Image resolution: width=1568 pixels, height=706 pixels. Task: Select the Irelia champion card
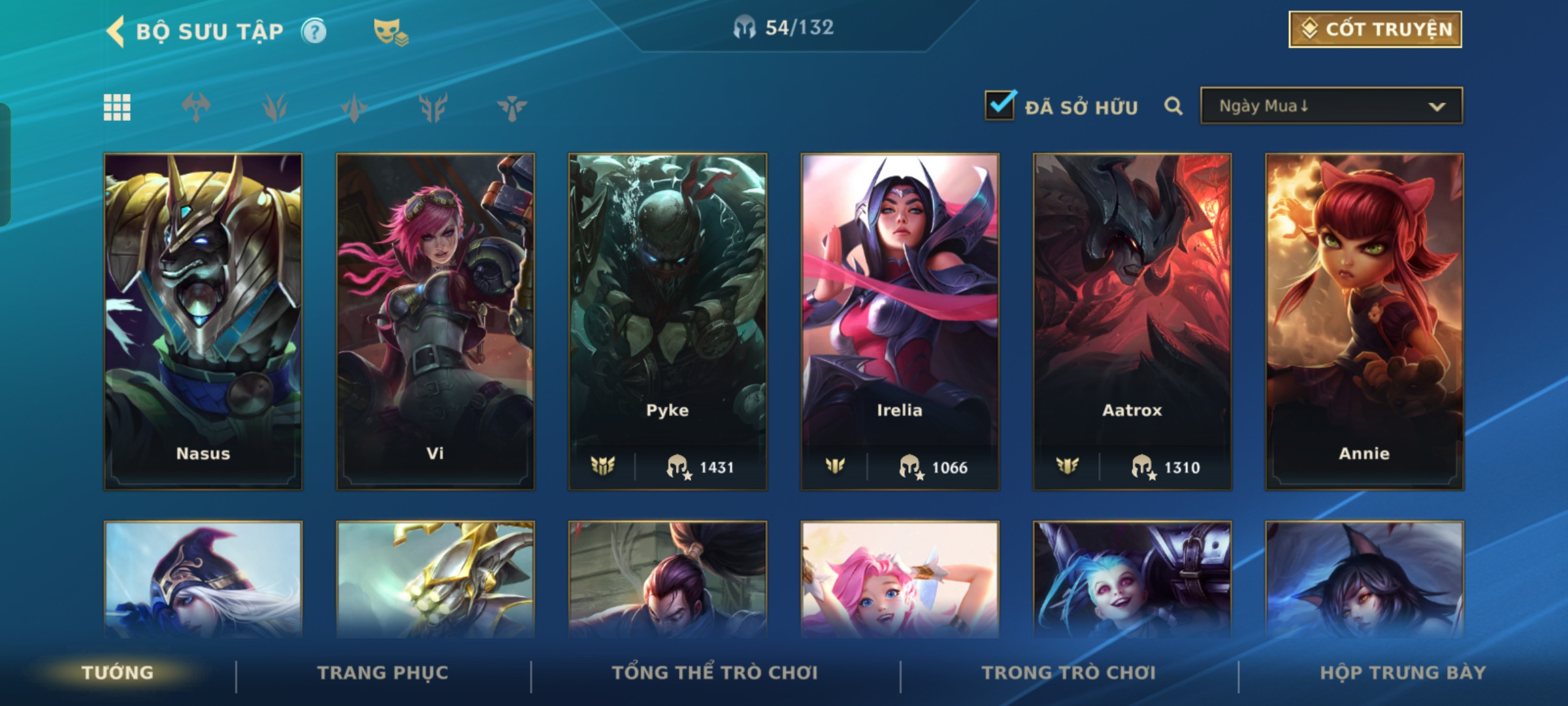(900, 322)
